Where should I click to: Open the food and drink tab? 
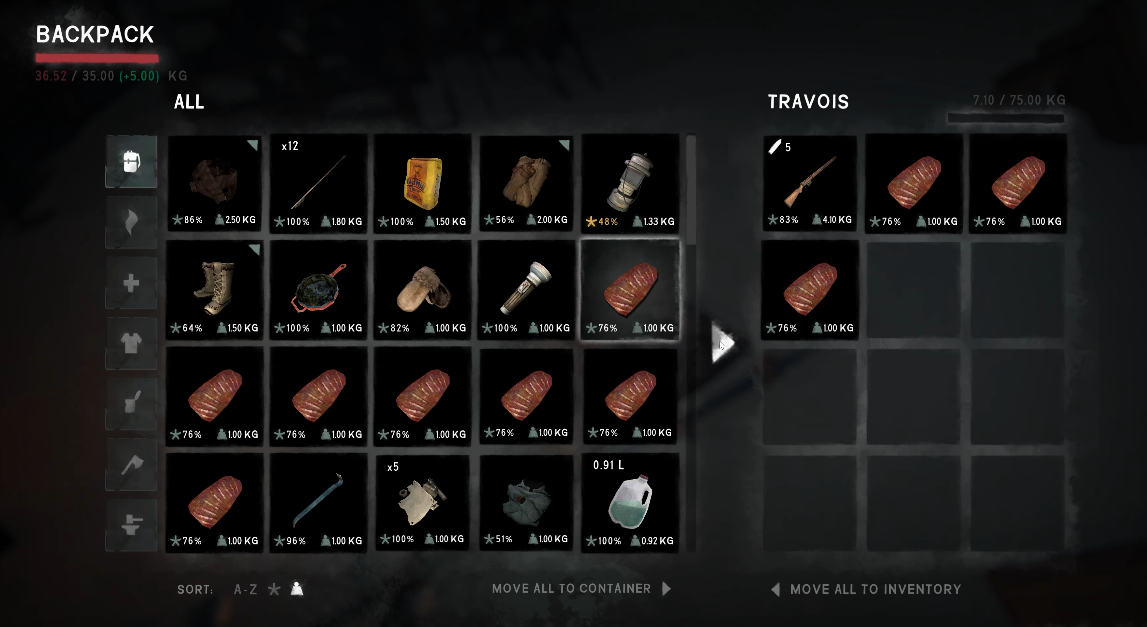pos(132,404)
